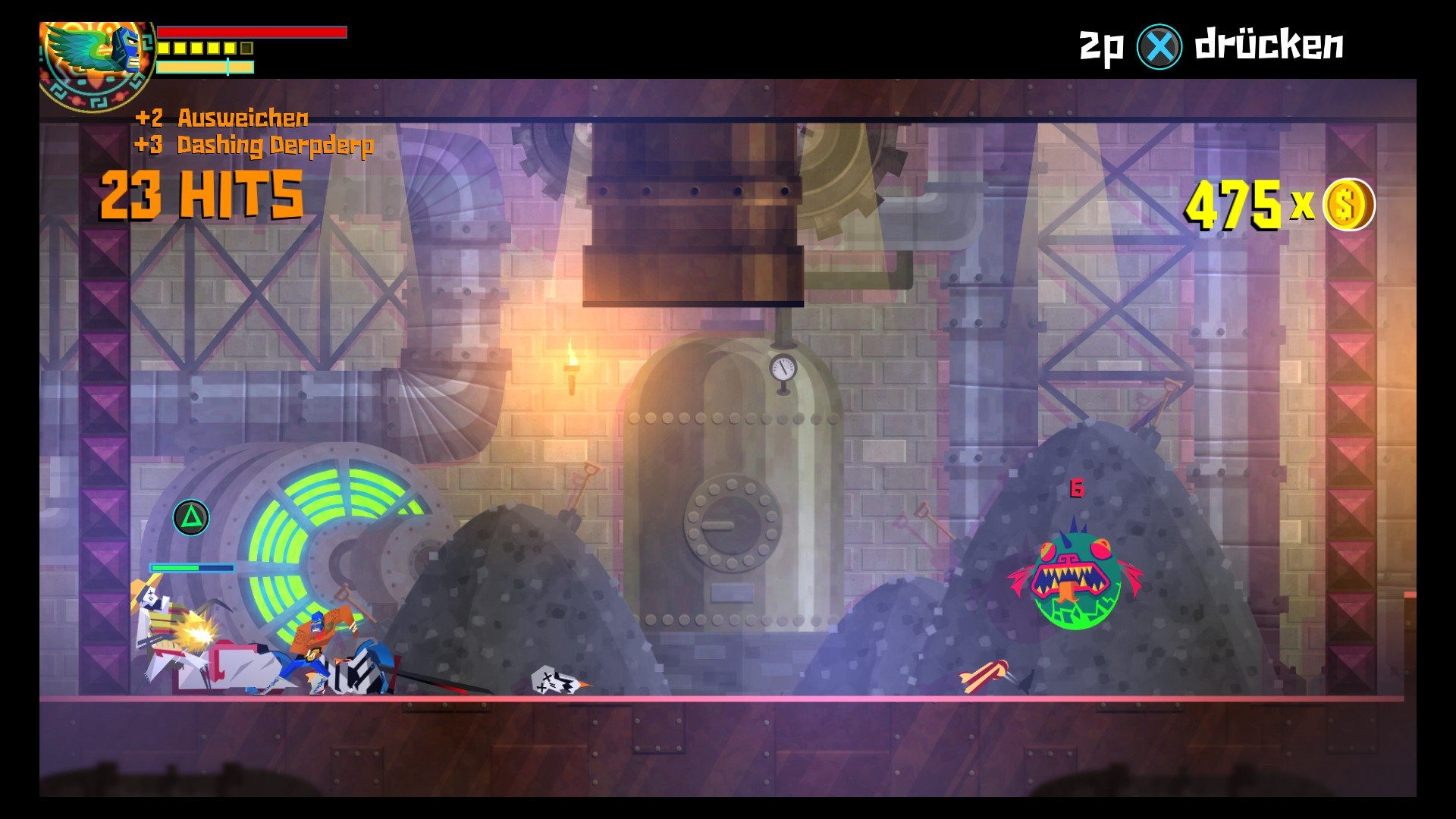Expand the +3 Dashing Derpderp combo entry
1456x819 pixels.
point(254,144)
